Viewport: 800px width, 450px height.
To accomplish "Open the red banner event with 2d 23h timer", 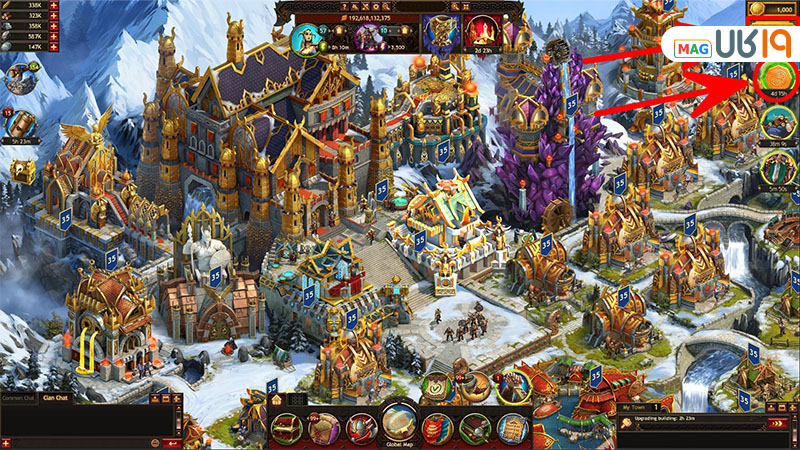I will pos(478,32).
